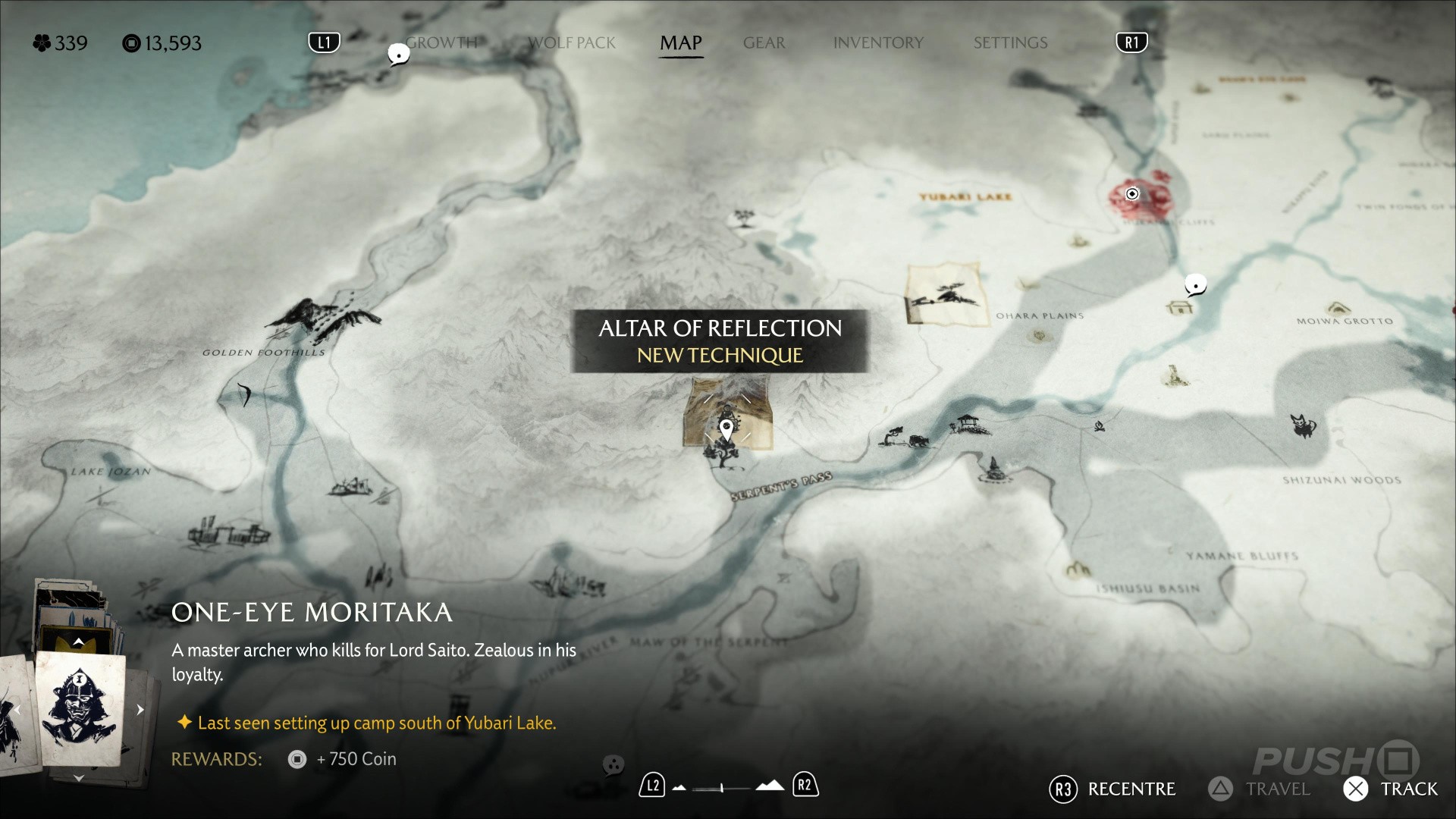Cycle up through the card stack

pyautogui.click(x=78, y=642)
